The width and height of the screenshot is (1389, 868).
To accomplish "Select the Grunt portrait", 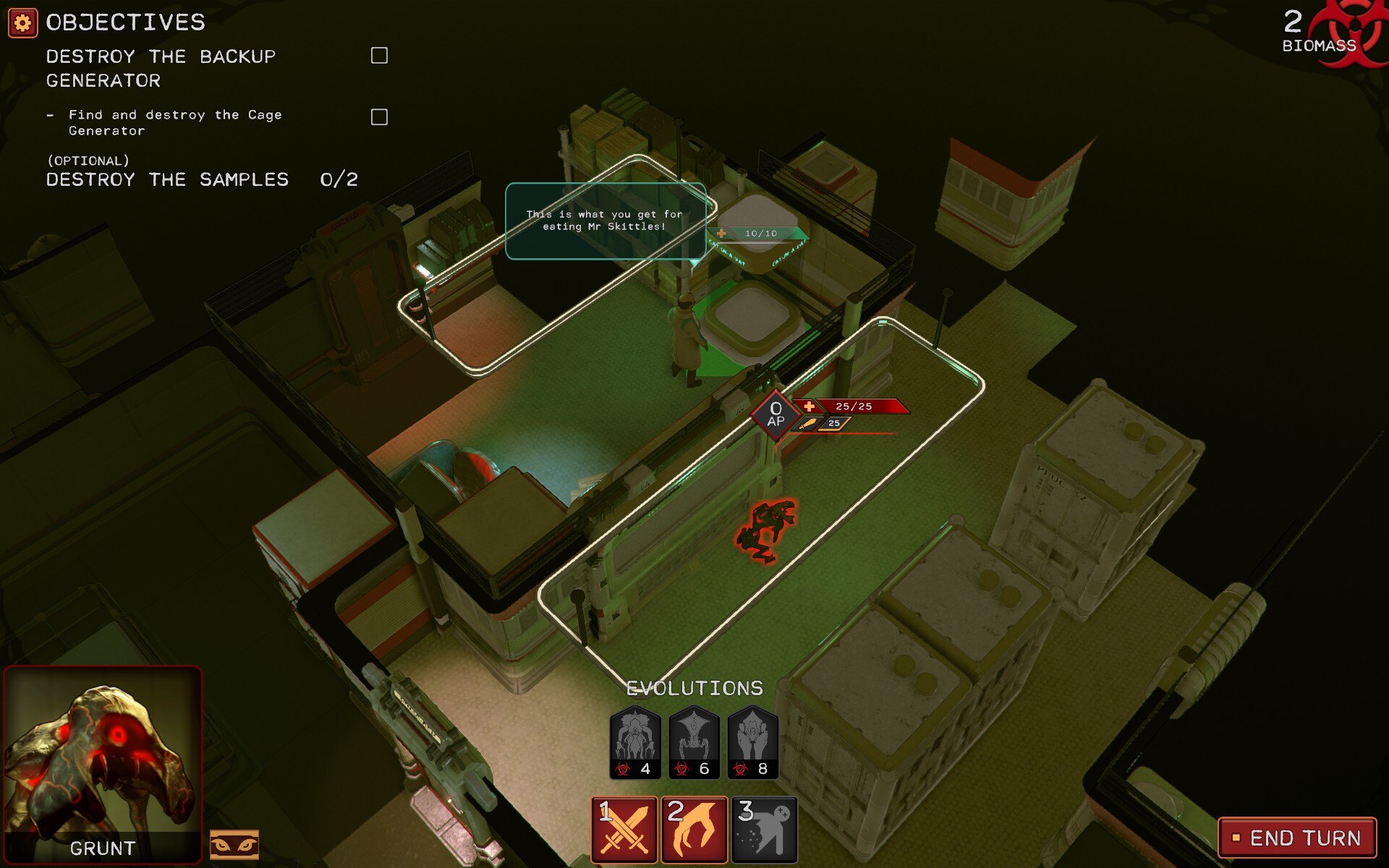I will (x=103, y=763).
